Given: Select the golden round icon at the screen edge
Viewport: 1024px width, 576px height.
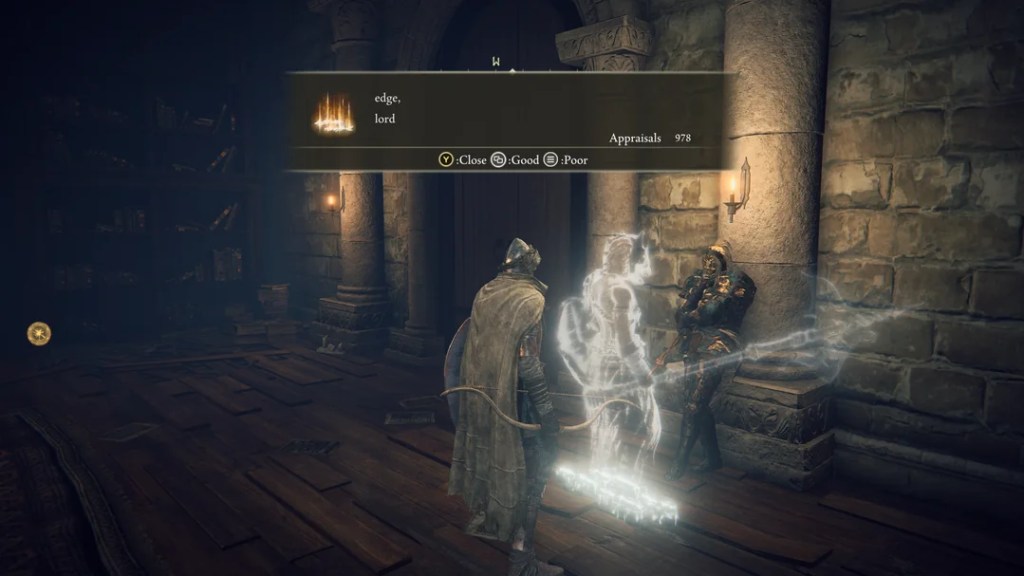Looking at the screenshot, I should pyautogui.click(x=38, y=333).
